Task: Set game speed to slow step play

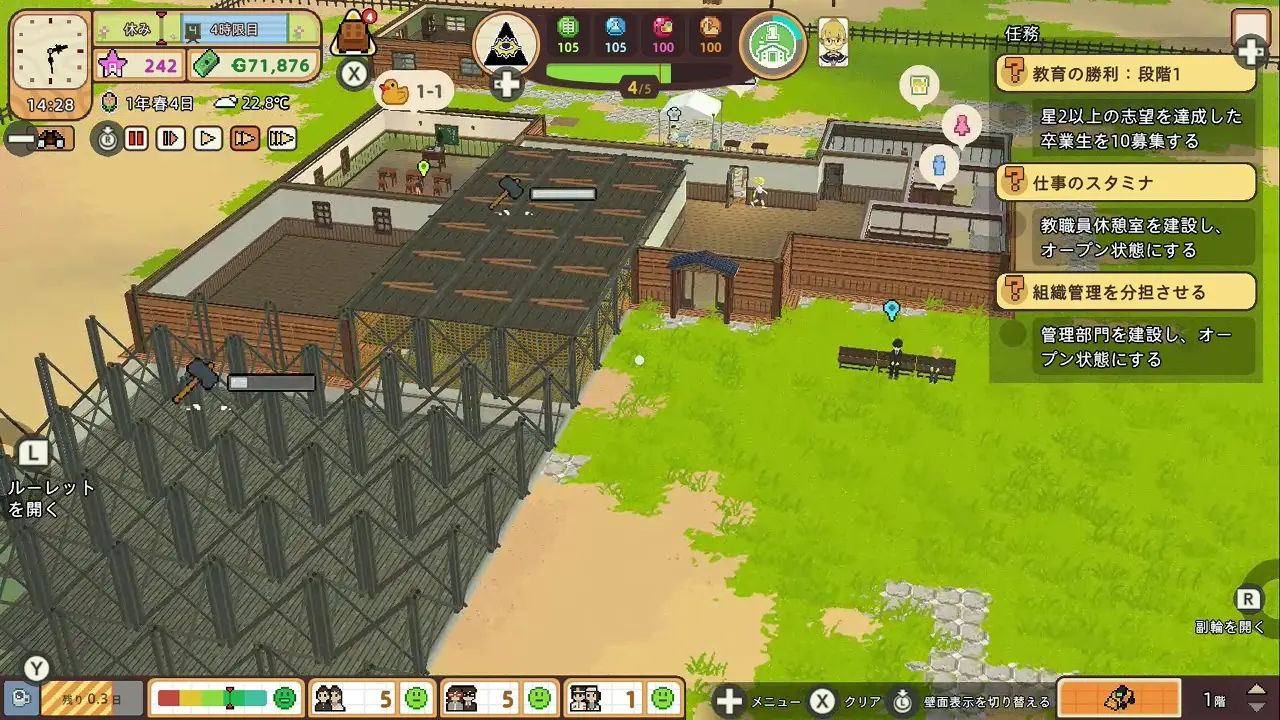Action: [172, 139]
